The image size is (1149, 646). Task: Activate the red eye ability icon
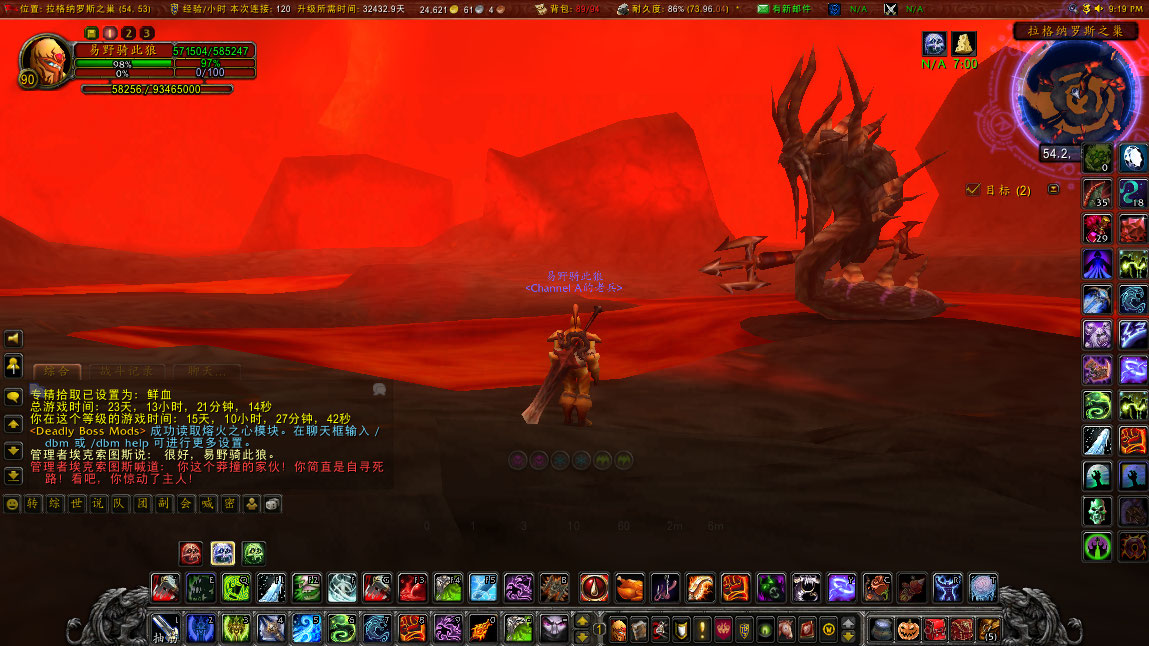594,587
